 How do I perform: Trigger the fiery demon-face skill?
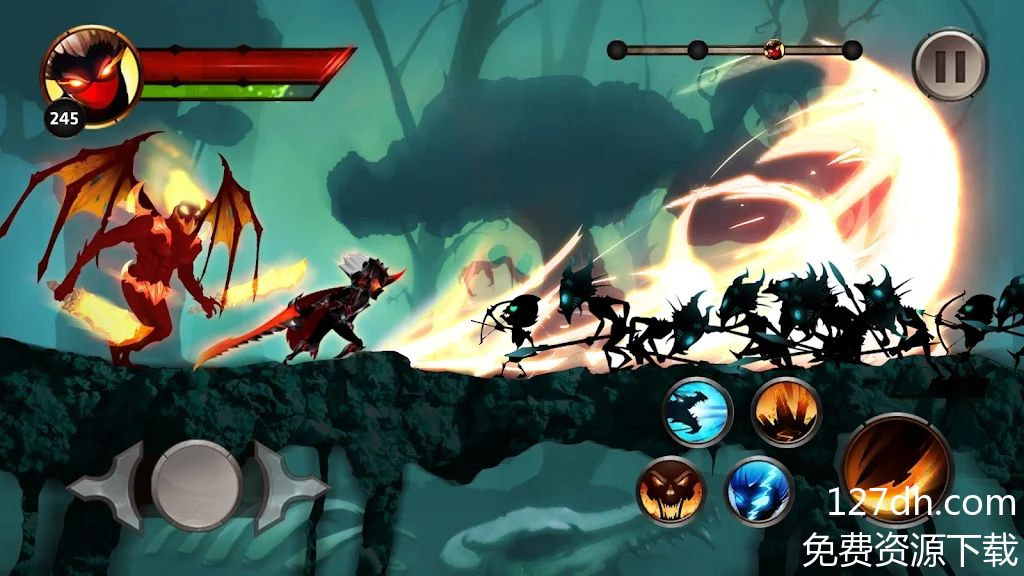(x=671, y=490)
